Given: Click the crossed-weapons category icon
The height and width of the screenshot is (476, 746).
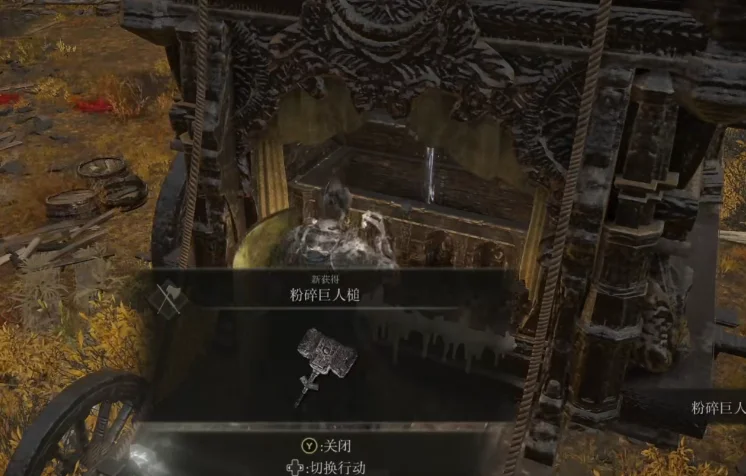Looking at the screenshot, I should coord(168,297).
